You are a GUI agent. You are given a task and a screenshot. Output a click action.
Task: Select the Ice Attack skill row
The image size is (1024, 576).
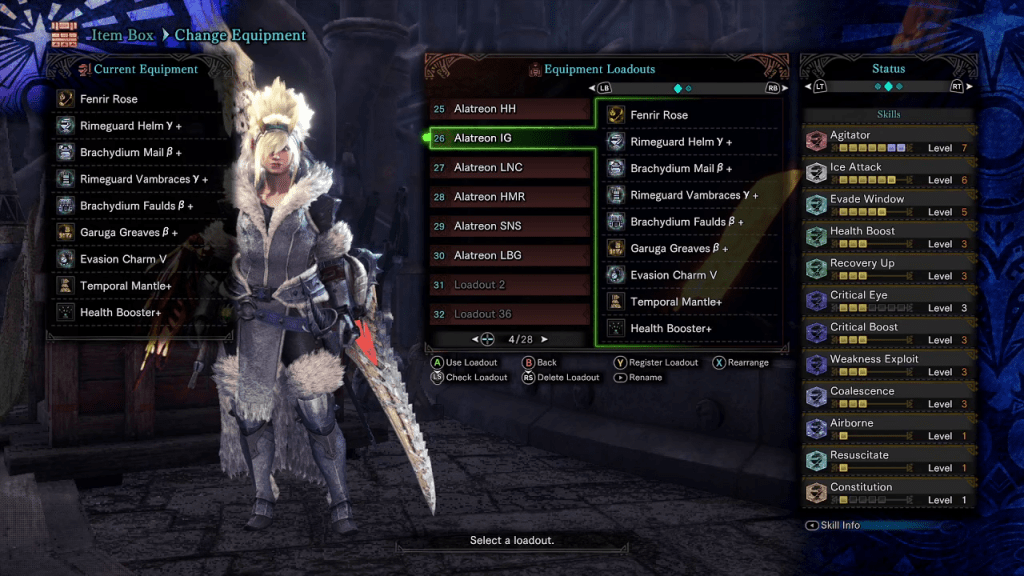888,173
